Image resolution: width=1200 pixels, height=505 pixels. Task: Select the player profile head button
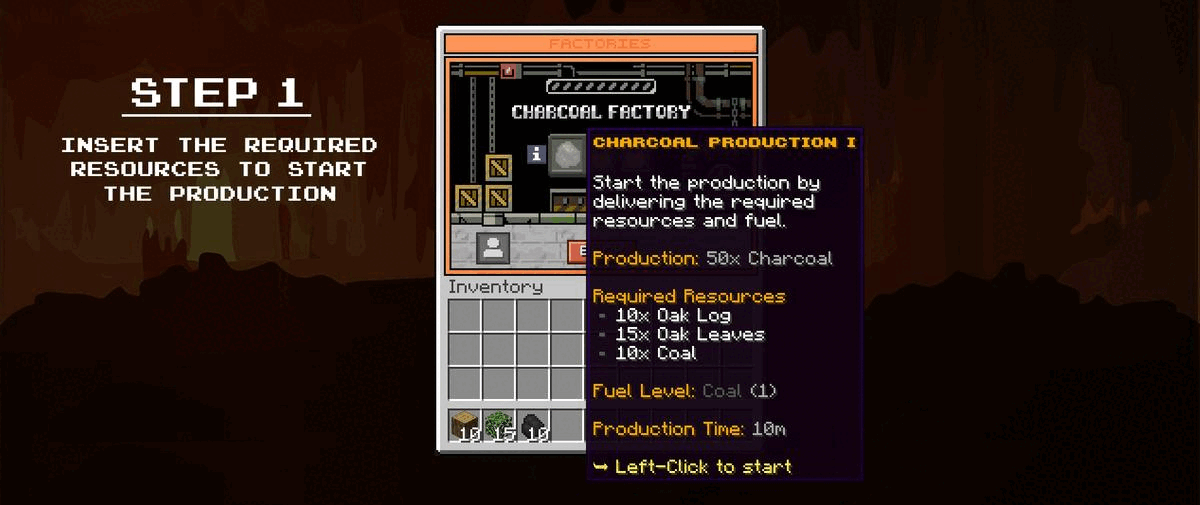[492, 249]
